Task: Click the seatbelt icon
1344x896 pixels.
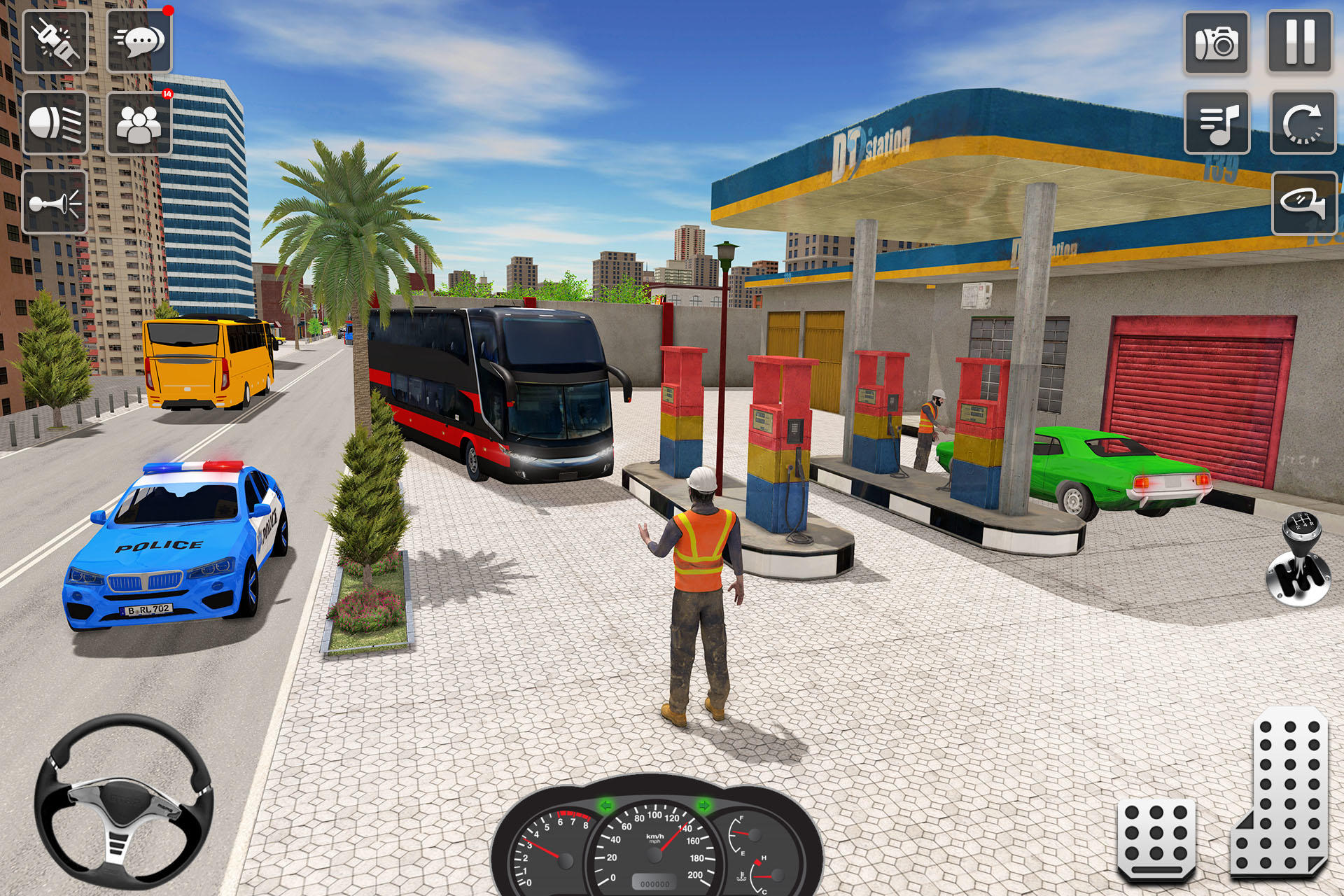Action: [x=56, y=42]
